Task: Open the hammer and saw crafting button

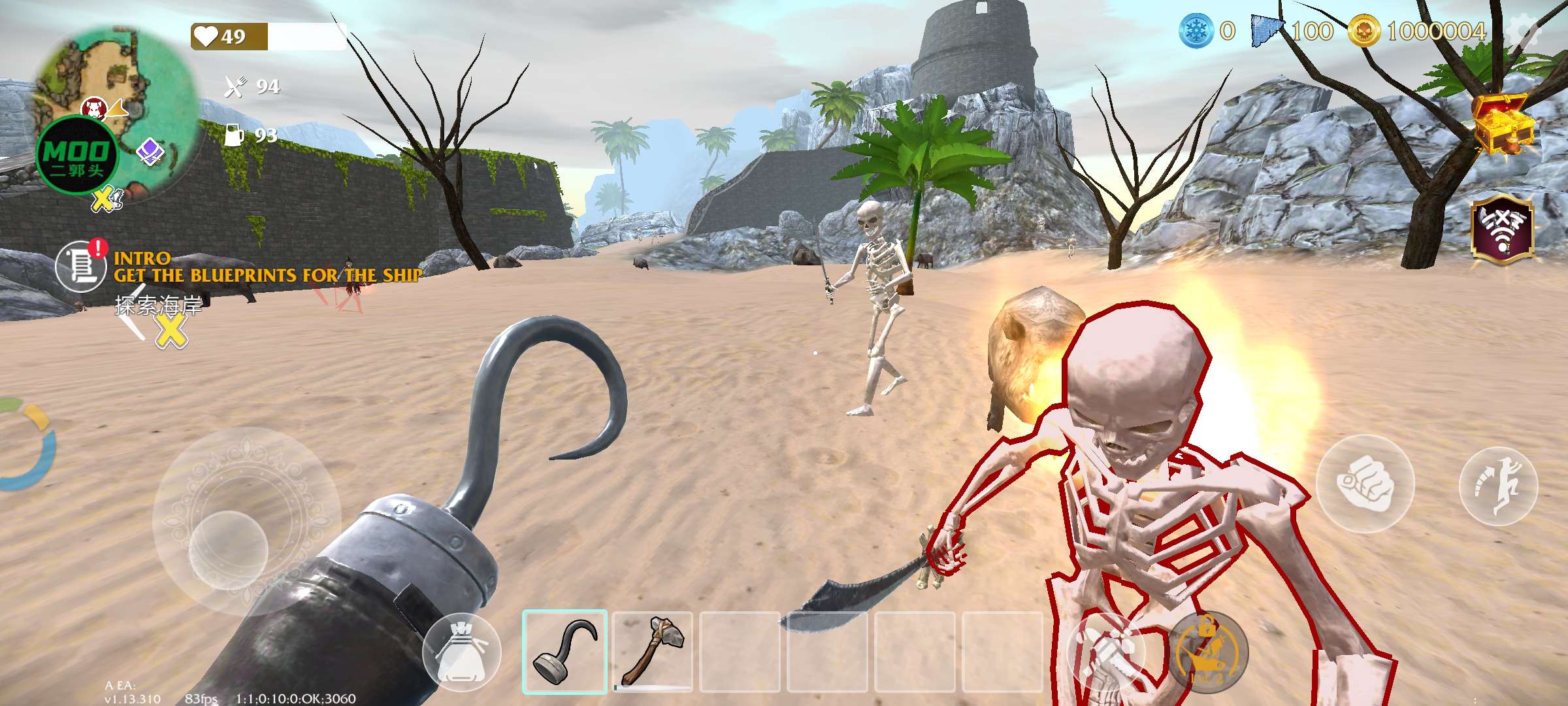Action: click(x=1105, y=652)
